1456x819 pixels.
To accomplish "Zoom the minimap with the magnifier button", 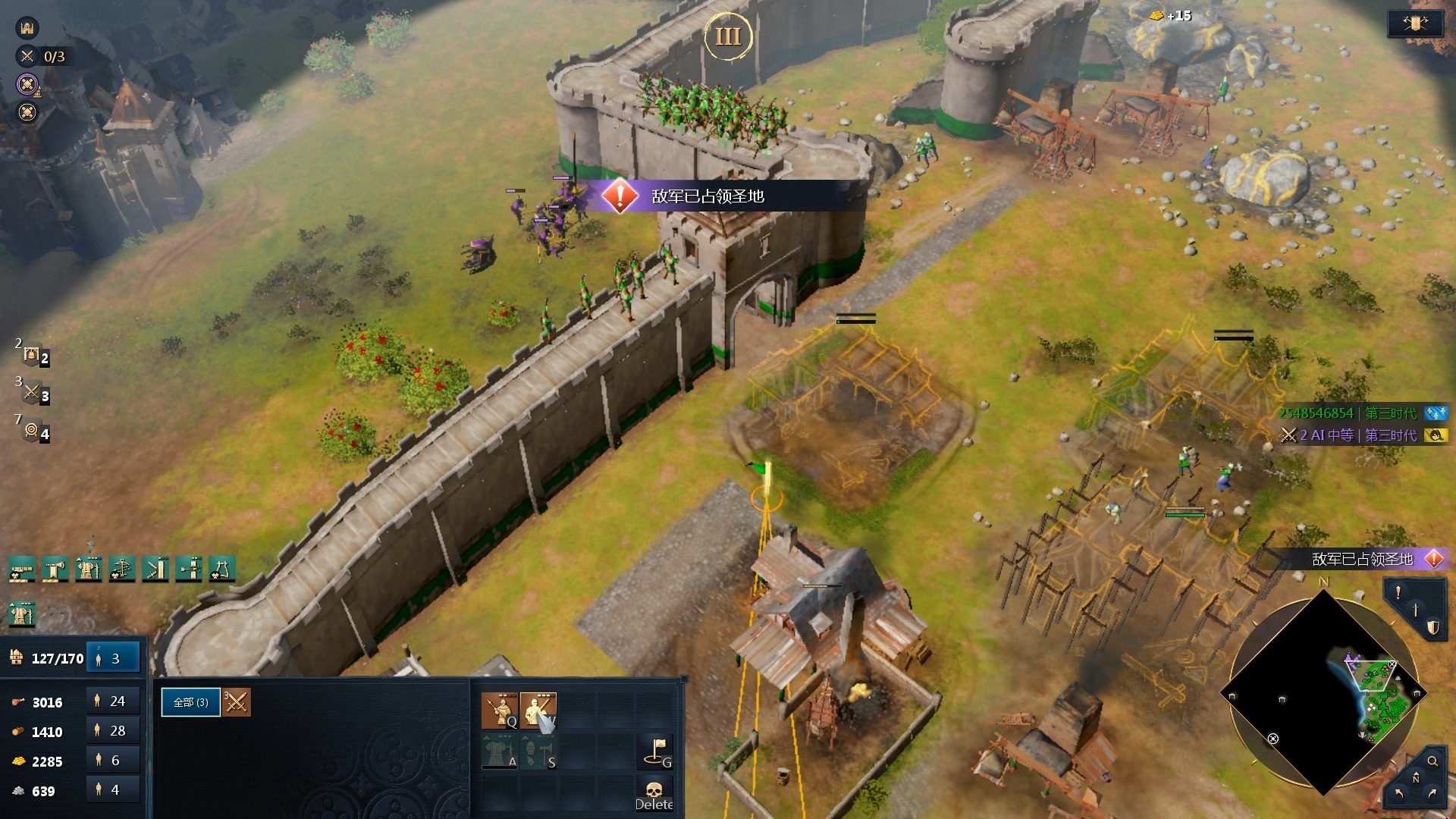I will tap(1432, 761).
